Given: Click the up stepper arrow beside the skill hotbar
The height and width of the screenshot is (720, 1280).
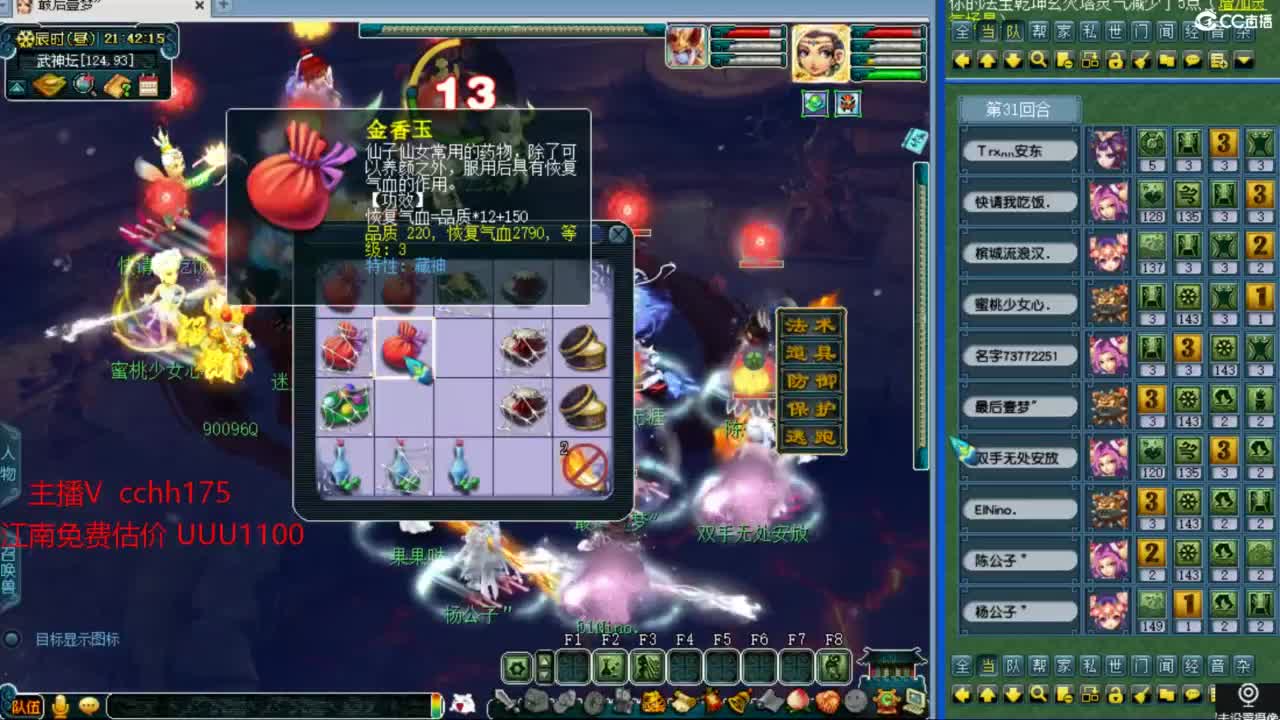Looking at the screenshot, I should click(x=544, y=658).
